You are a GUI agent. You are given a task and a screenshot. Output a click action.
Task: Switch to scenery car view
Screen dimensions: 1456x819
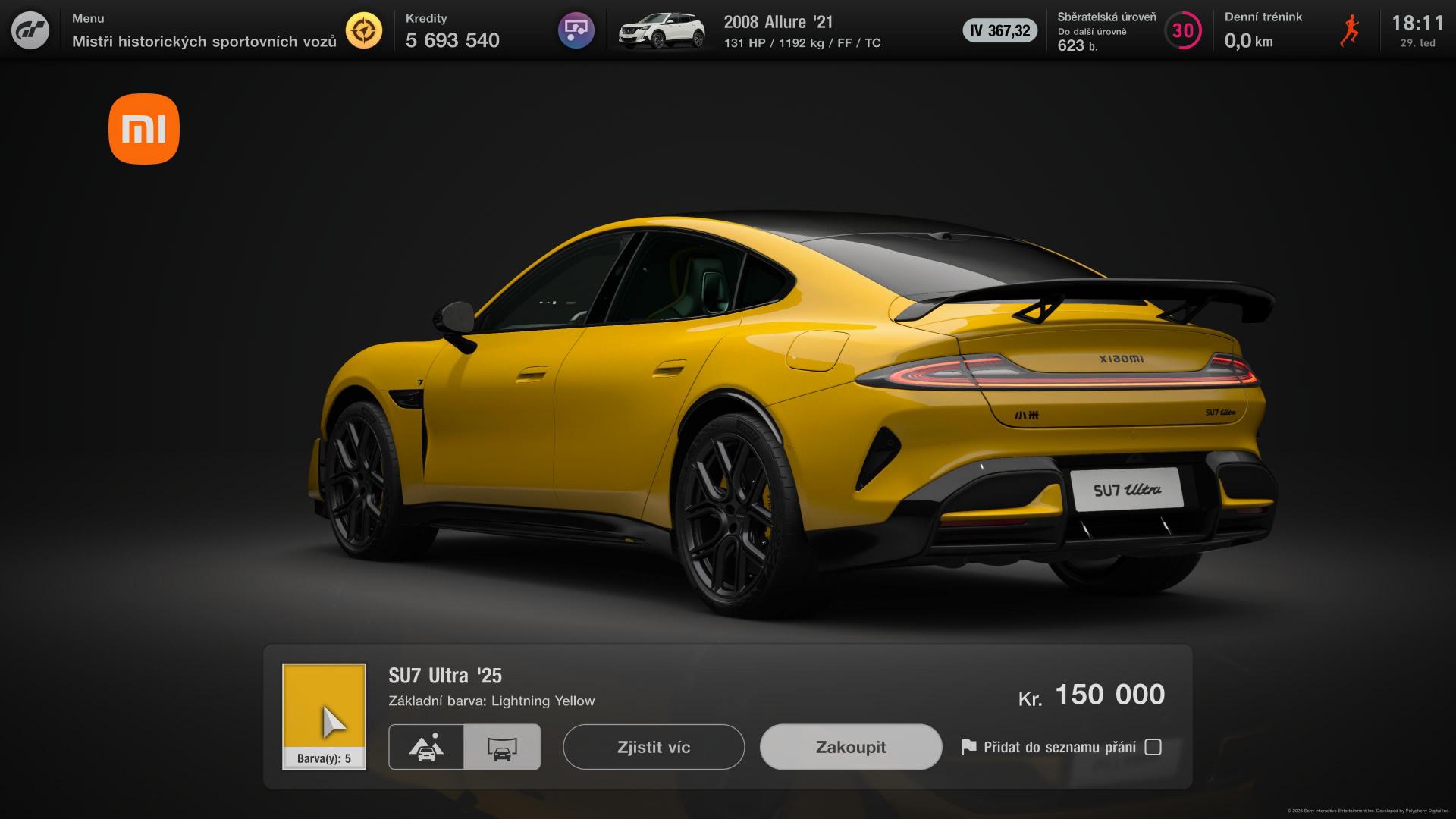click(x=426, y=747)
